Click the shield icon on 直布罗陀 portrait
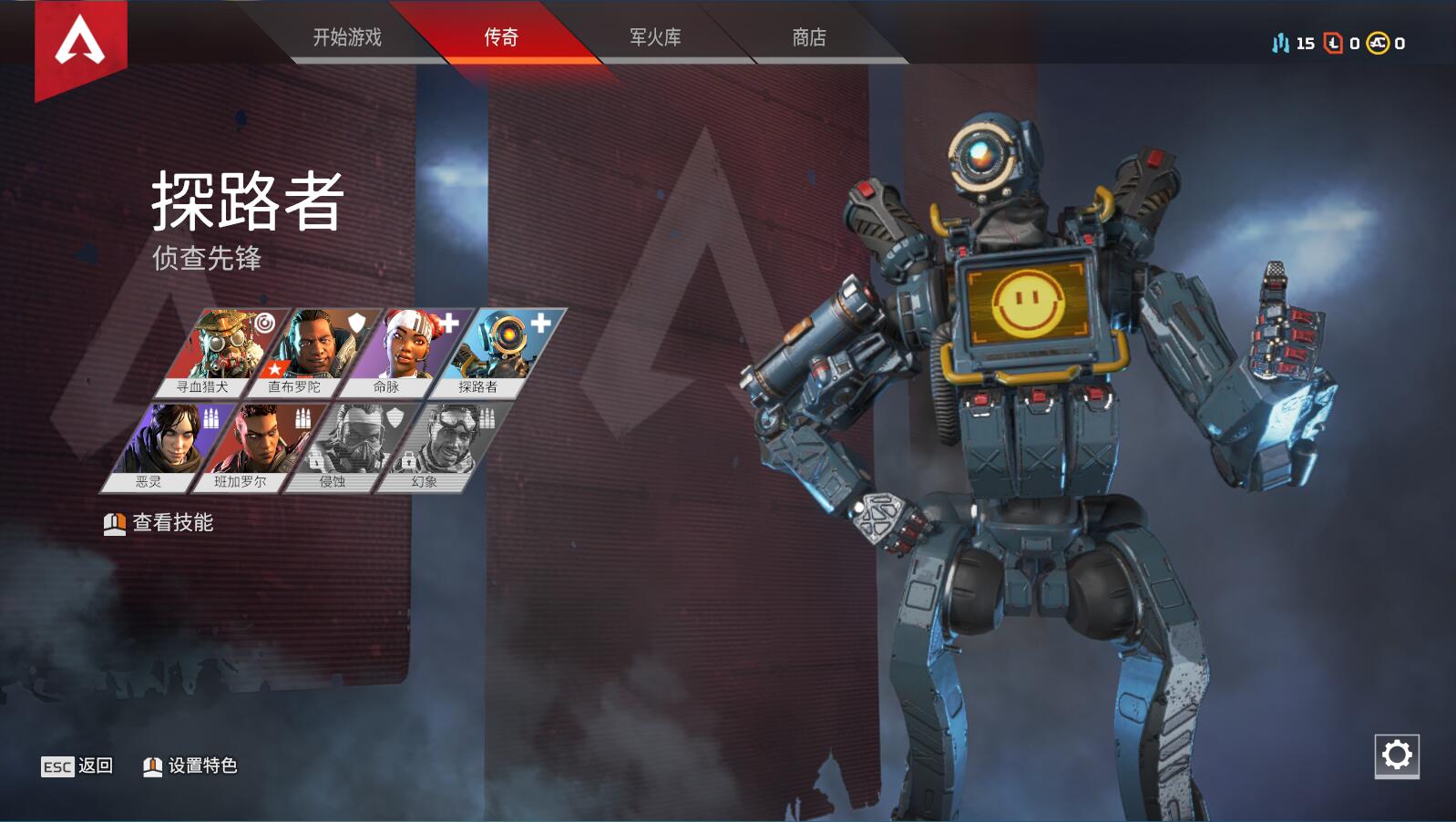The height and width of the screenshot is (822, 1456). click(x=356, y=324)
